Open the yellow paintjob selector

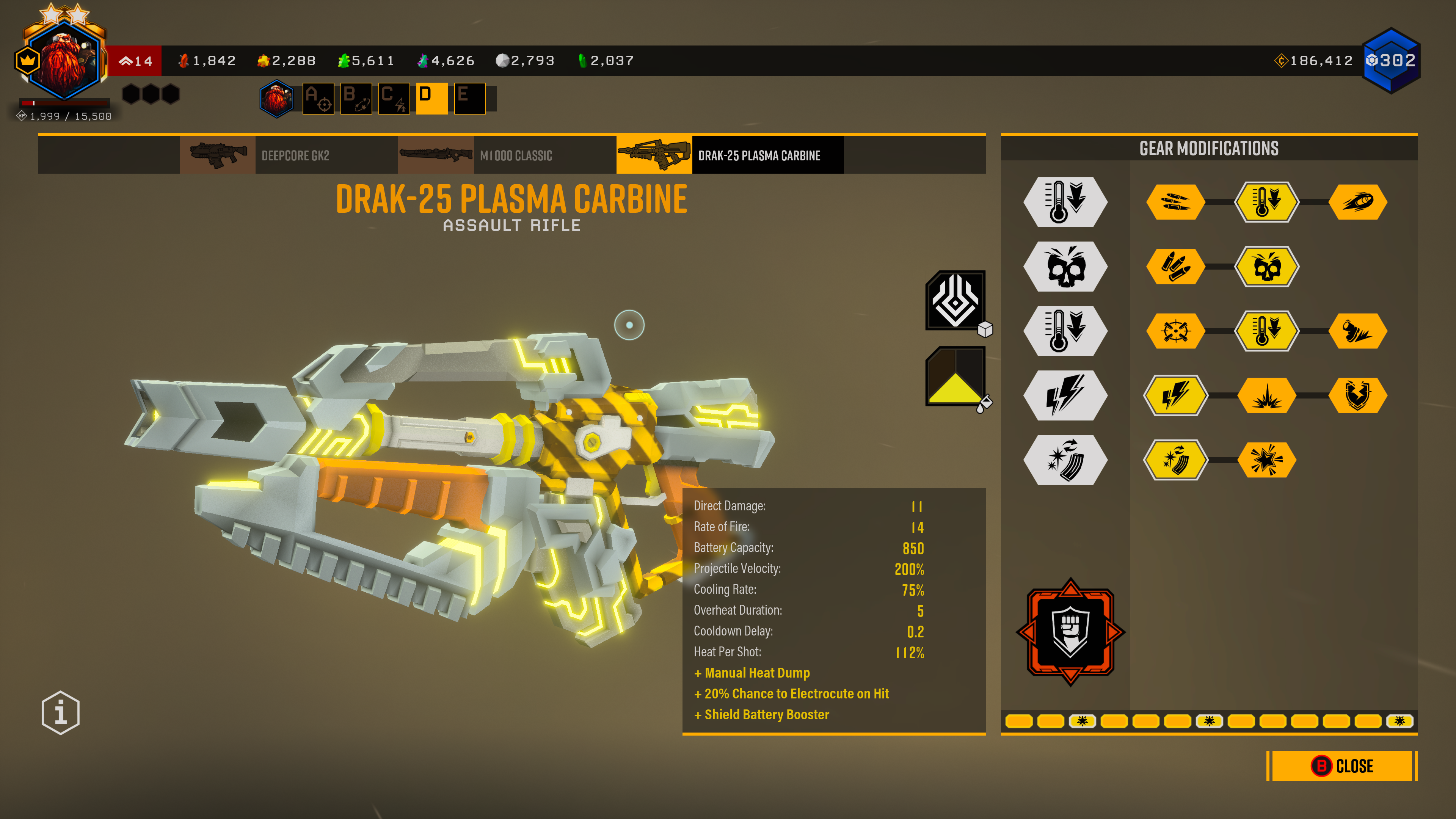(x=955, y=377)
